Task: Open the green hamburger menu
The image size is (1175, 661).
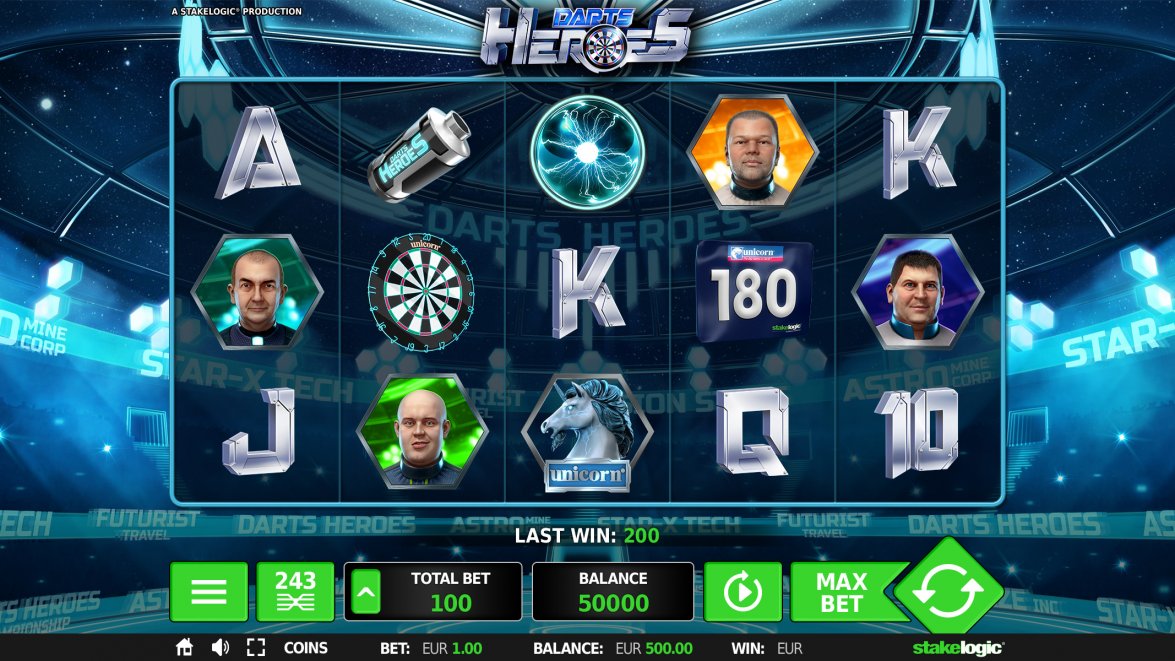Action: pos(208,592)
